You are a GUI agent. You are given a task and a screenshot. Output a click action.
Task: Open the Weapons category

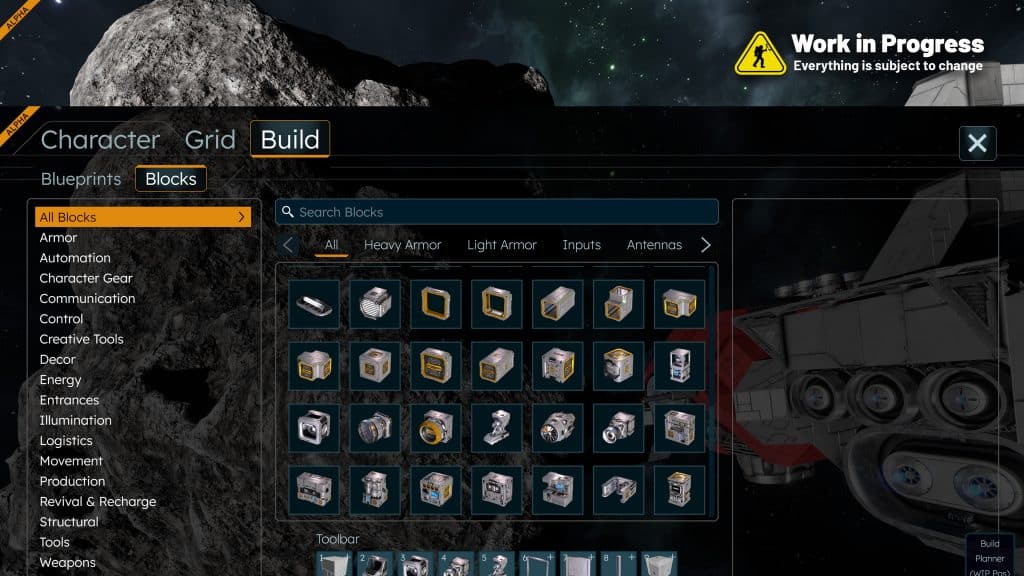point(68,563)
